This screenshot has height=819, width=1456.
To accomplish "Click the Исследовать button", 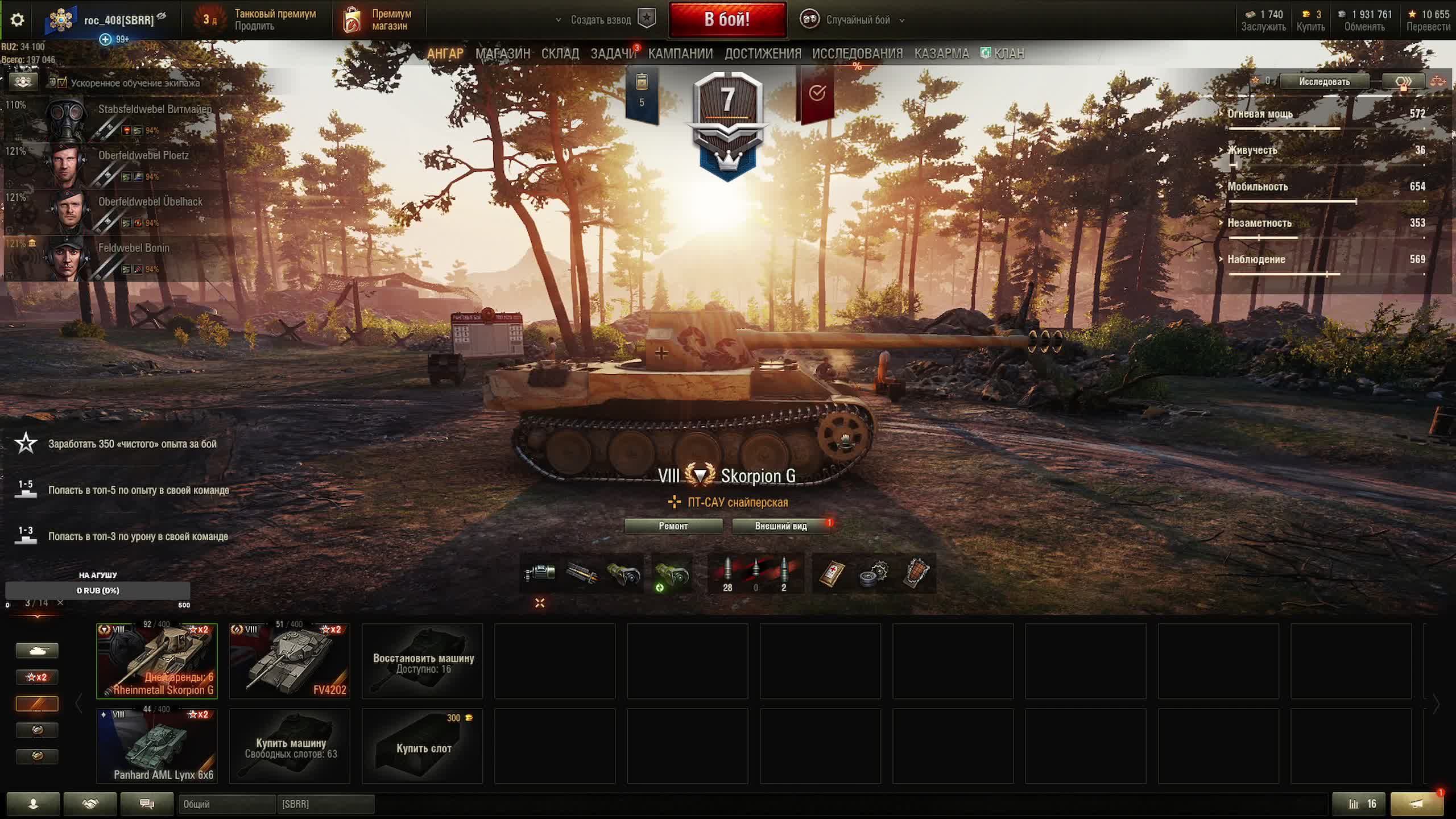I will click(x=1323, y=82).
